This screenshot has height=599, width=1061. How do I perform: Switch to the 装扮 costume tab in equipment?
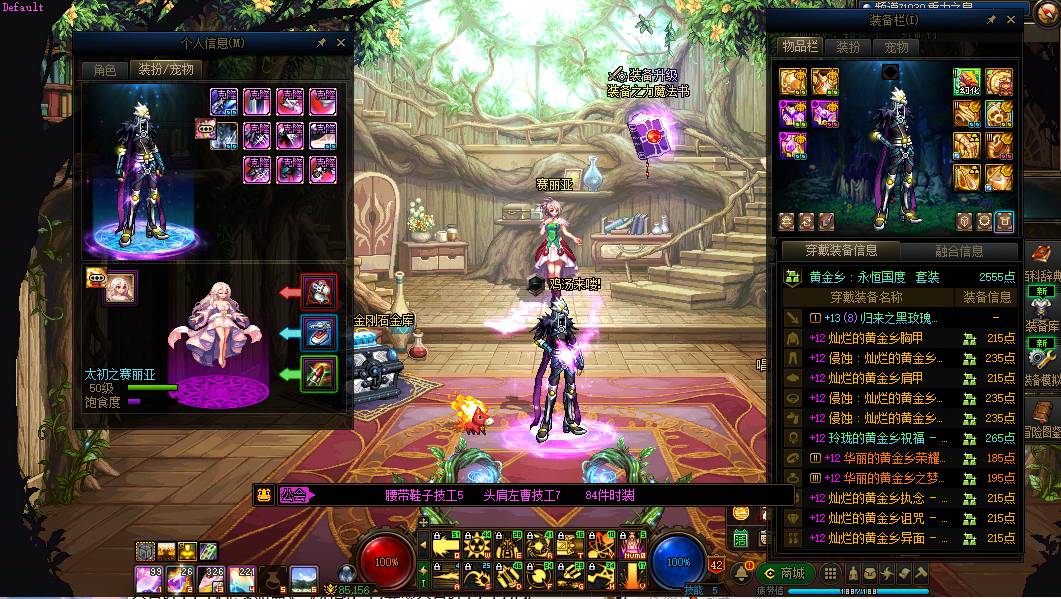point(848,47)
